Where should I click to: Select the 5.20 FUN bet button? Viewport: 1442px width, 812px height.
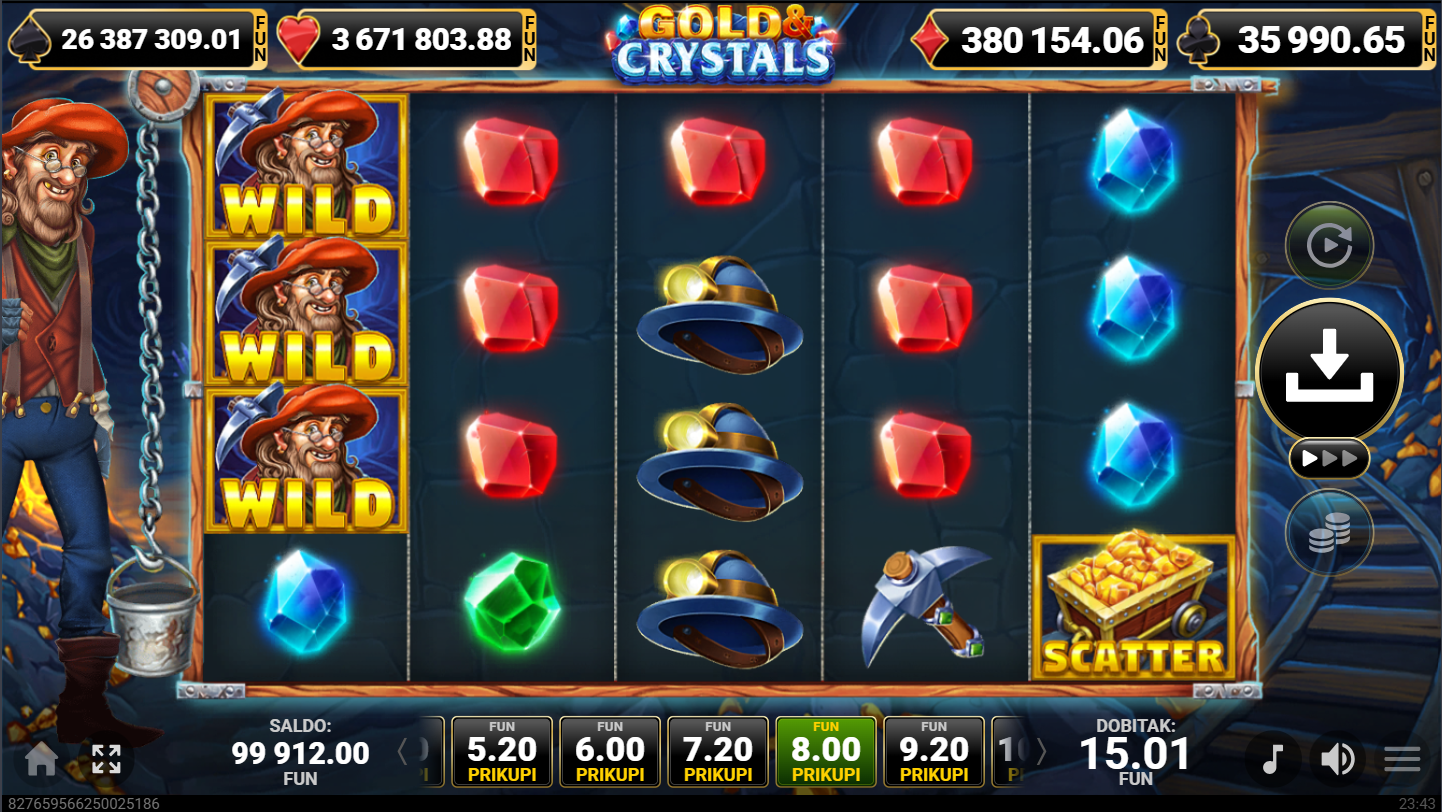click(x=502, y=751)
